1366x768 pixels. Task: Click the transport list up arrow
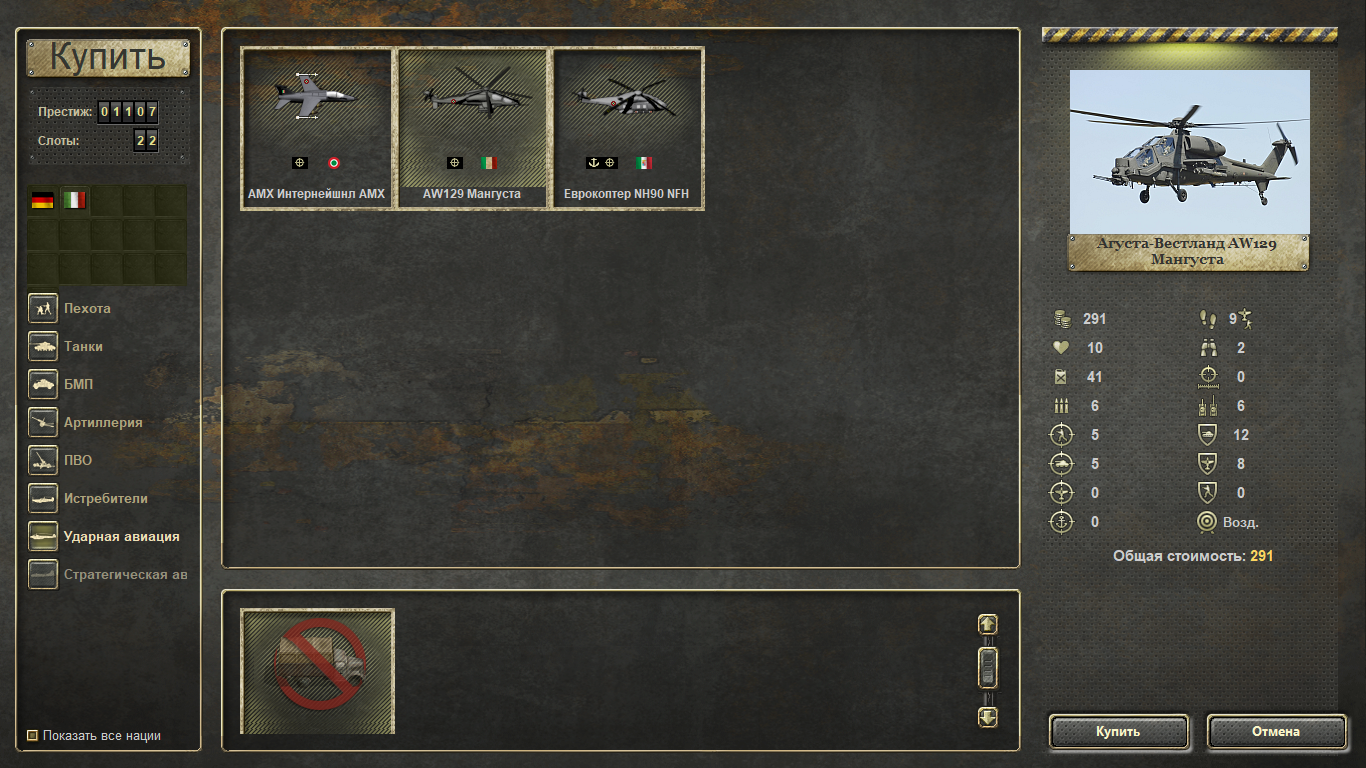click(x=988, y=624)
